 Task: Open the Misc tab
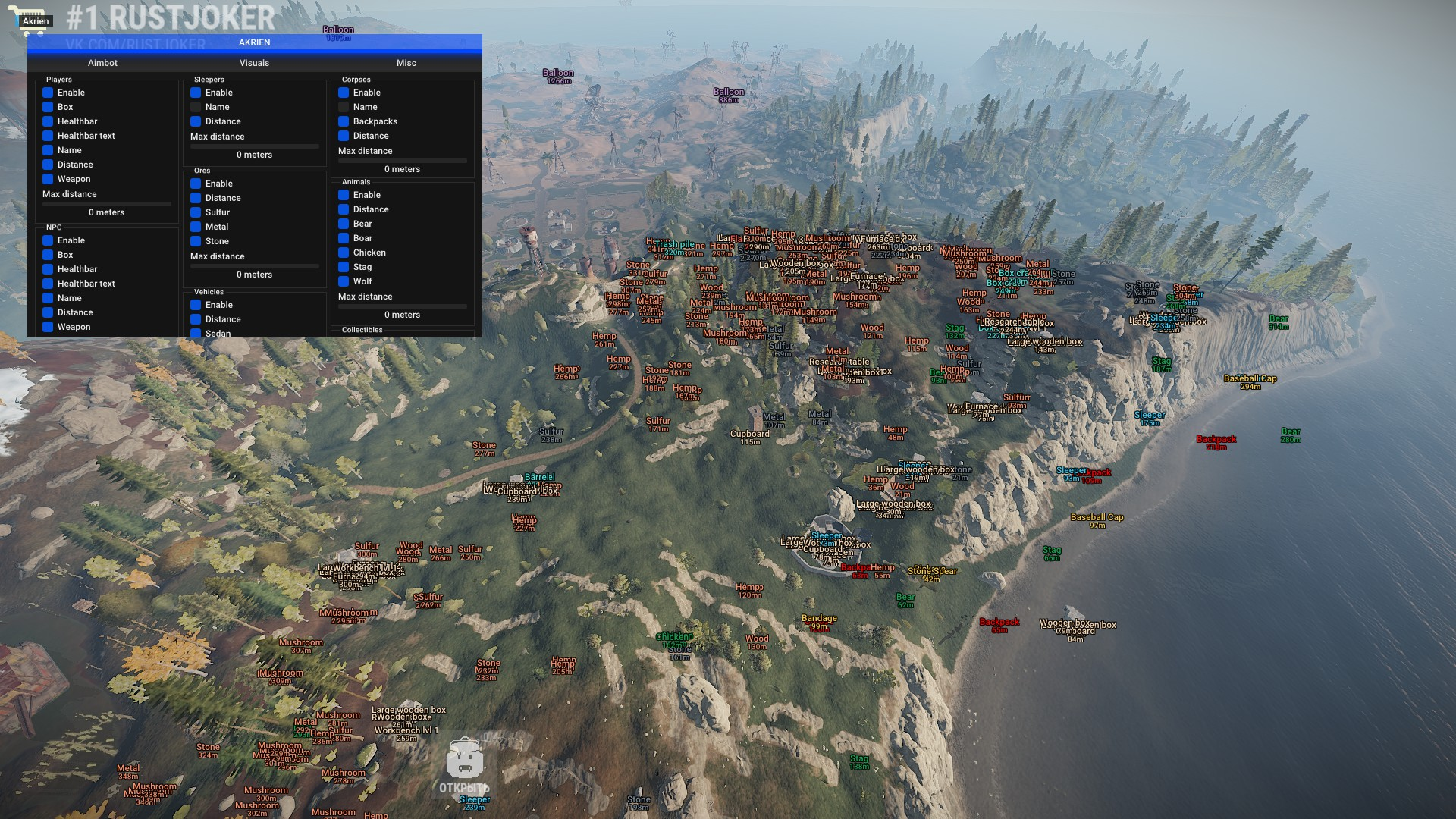coord(406,63)
